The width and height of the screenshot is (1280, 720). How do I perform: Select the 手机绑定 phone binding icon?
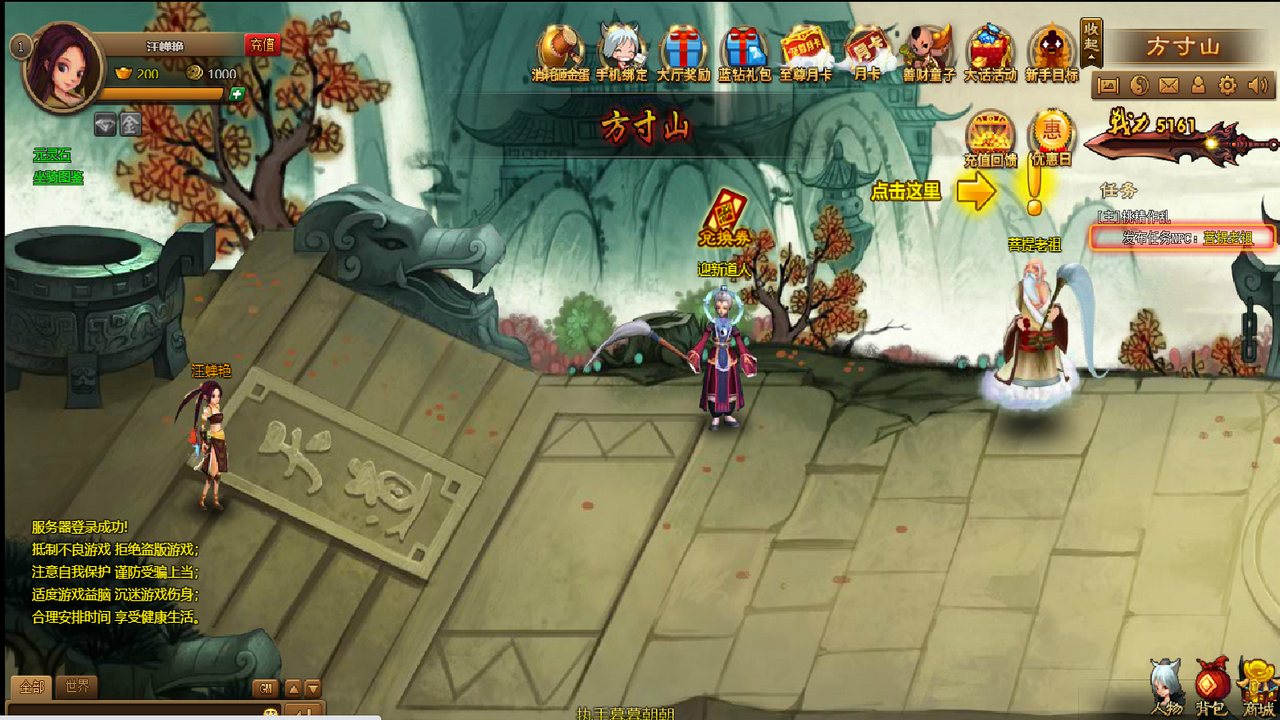tap(622, 54)
